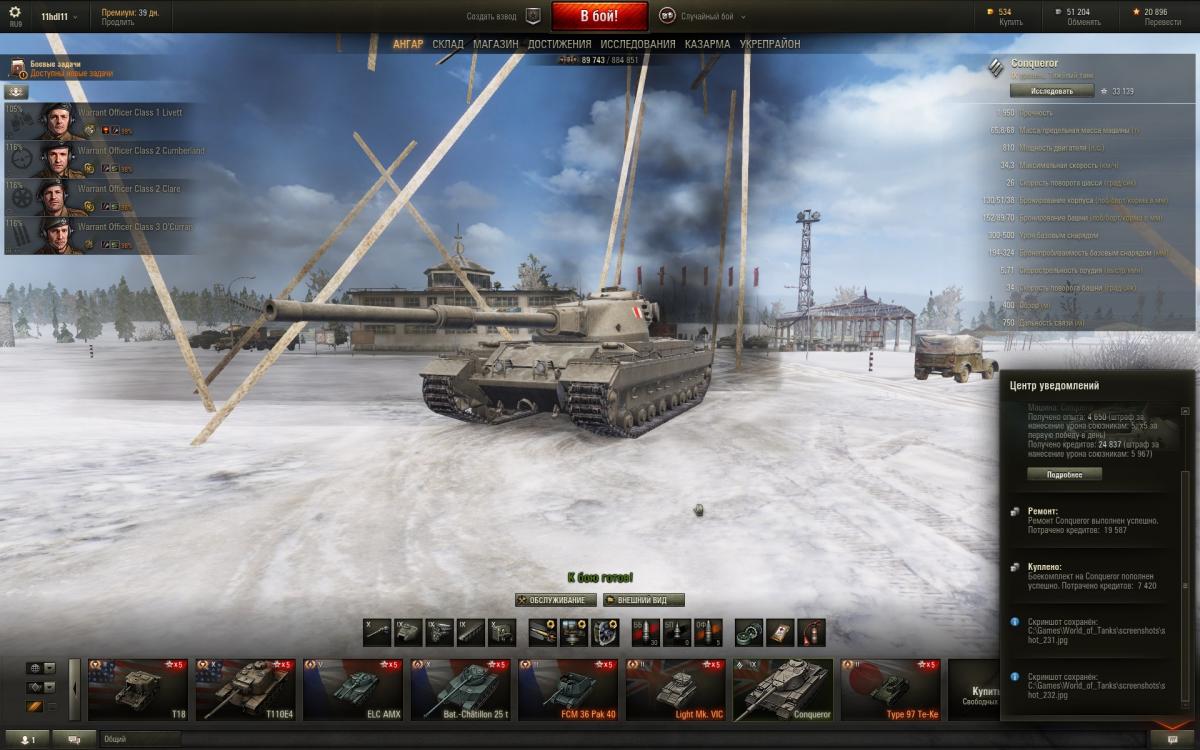Open the Боевые задачи missions panel
The image size is (1200, 750).
coord(60,68)
